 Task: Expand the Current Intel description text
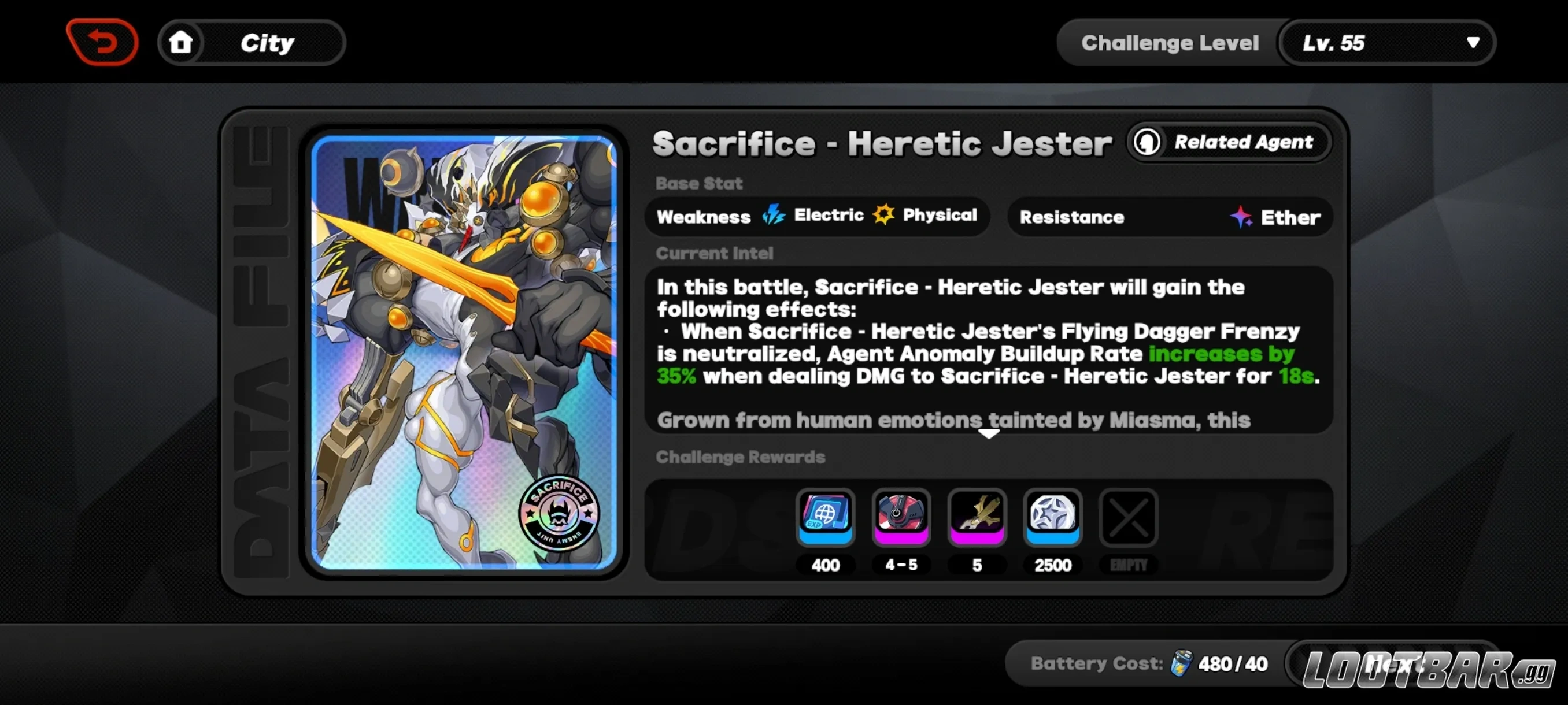990,435
